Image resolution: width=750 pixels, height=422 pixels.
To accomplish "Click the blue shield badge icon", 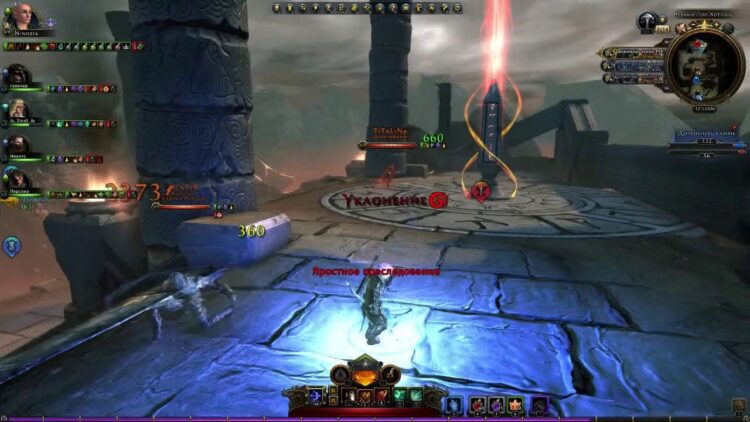I will pos(11,245).
